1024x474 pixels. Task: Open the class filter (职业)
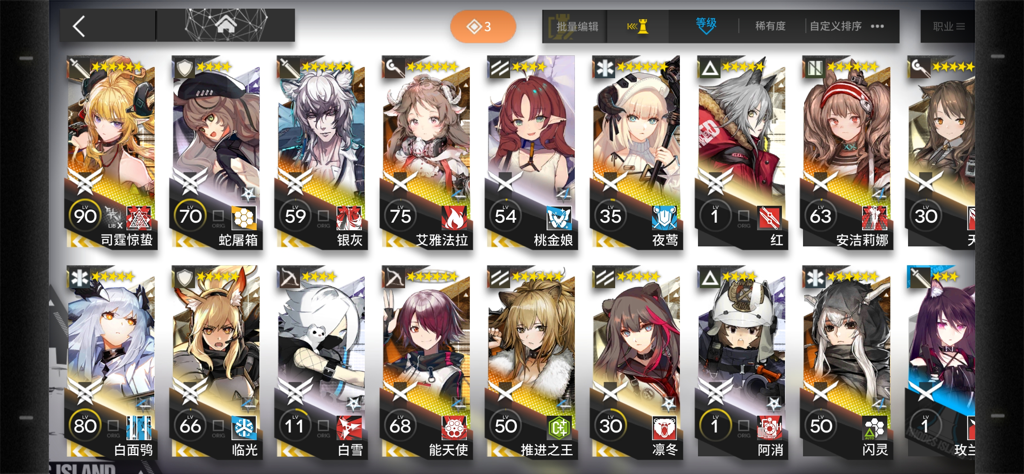click(x=948, y=26)
